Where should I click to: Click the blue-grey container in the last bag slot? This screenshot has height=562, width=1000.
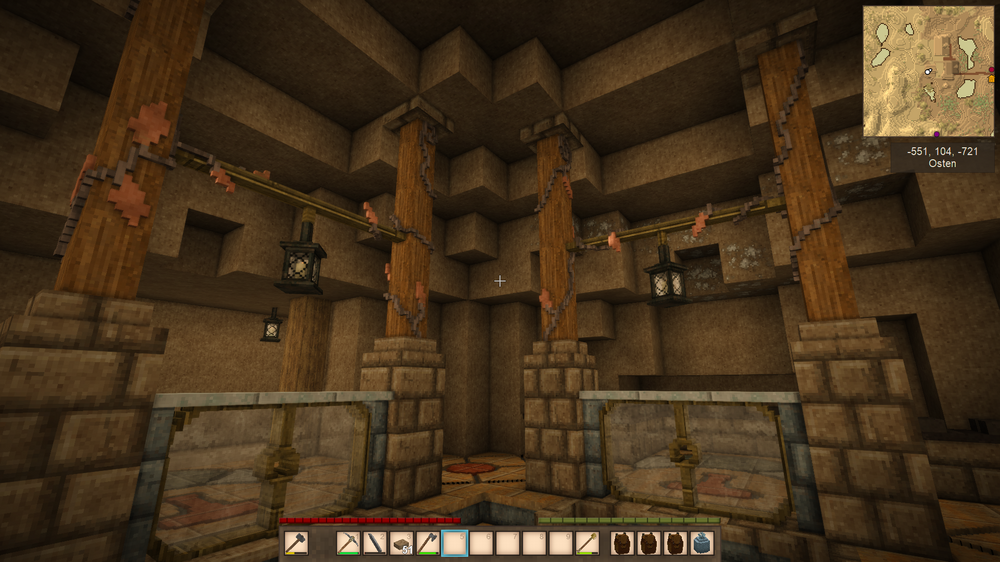point(701,543)
